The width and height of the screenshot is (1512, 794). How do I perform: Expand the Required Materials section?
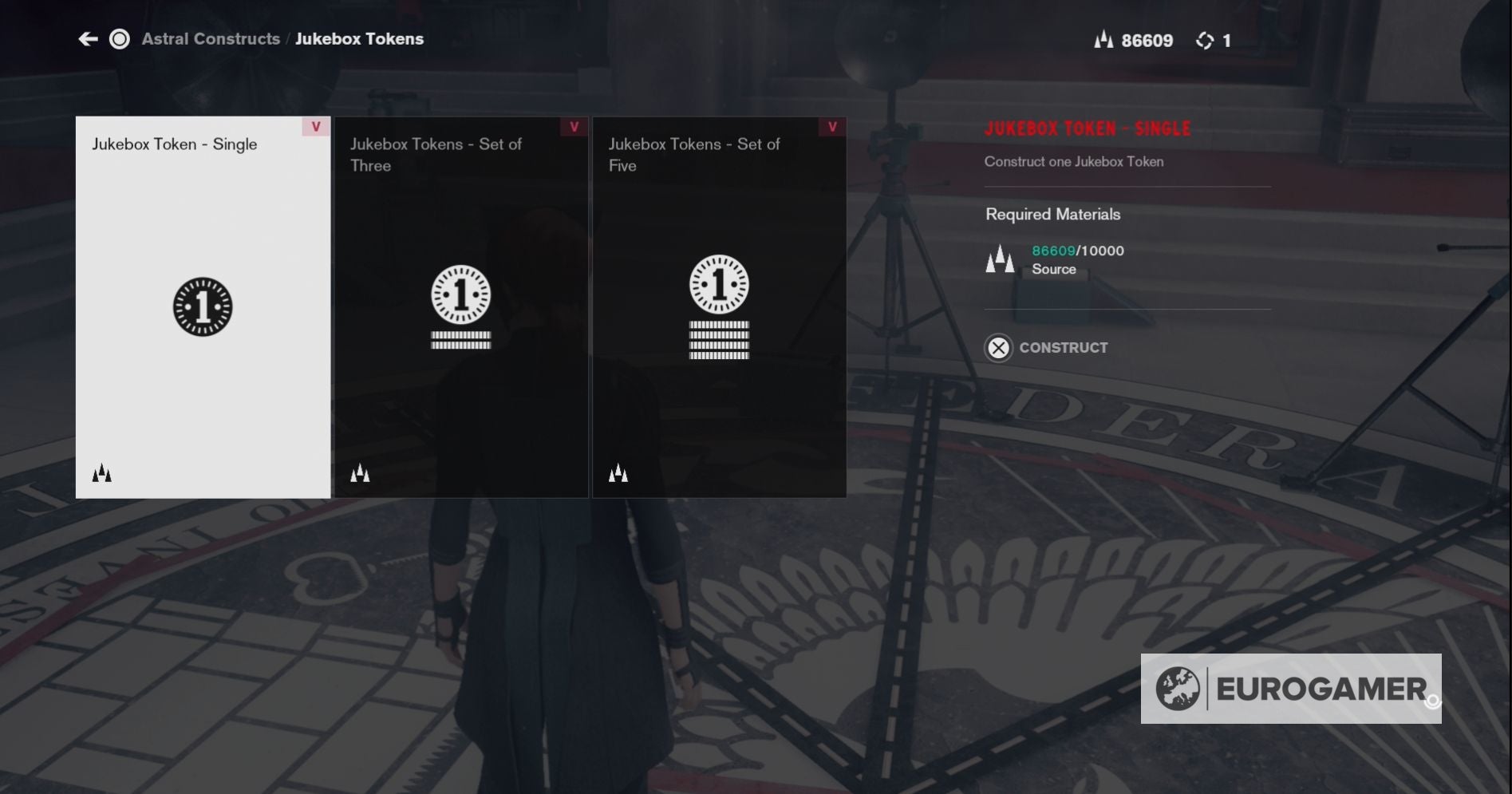click(1052, 214)
